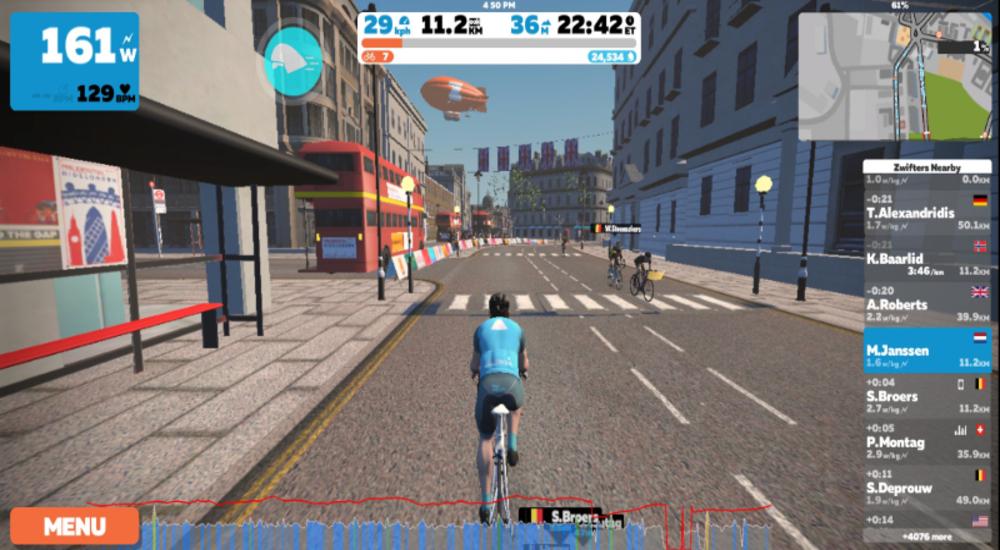Image resolution: width=1000 pixels, height=550 pixels.
Task: Select S.Deprouw in the rider list
Action: click(x=928, y=488)
